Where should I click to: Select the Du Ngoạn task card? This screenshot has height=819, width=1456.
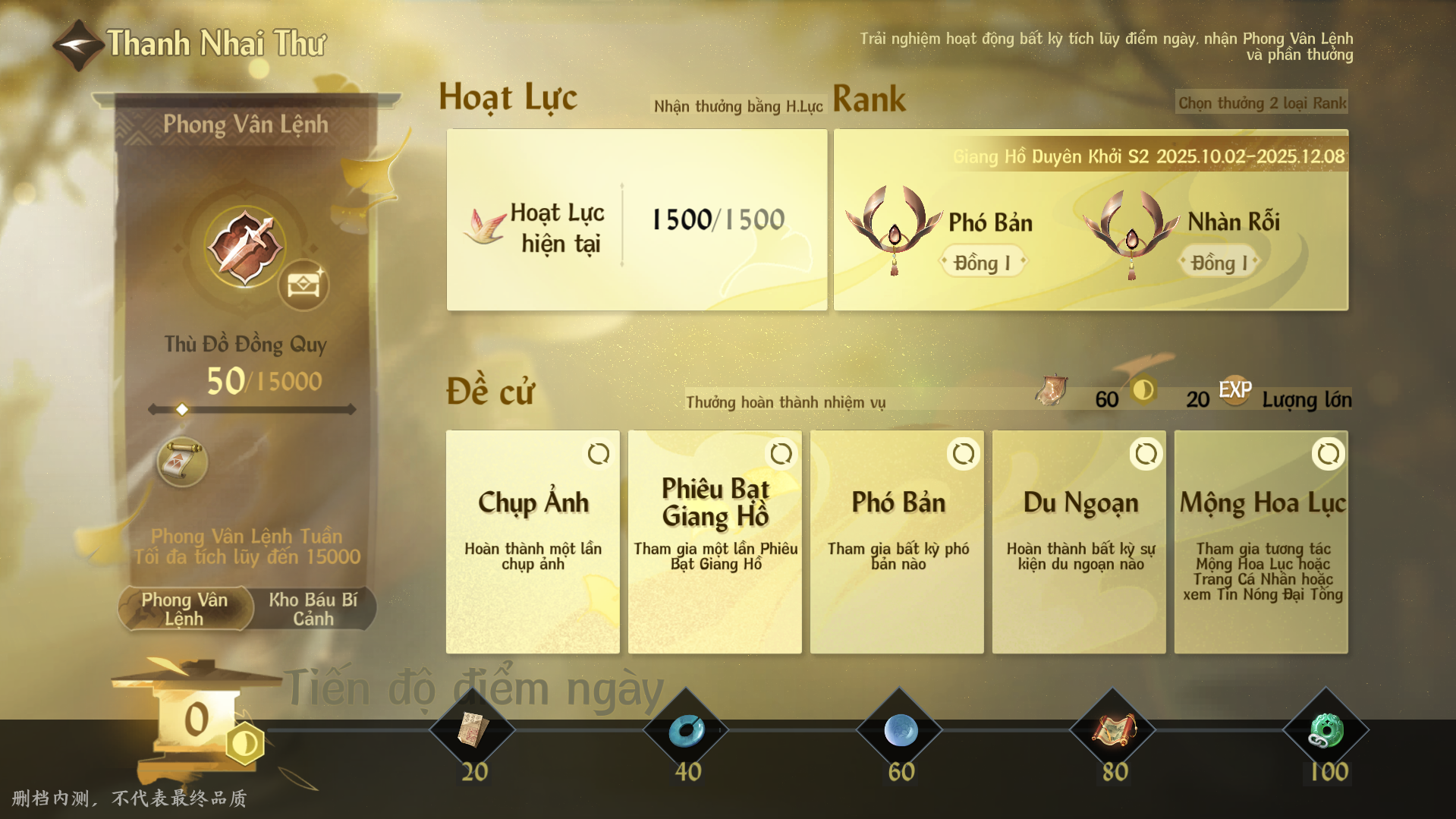1079,542
